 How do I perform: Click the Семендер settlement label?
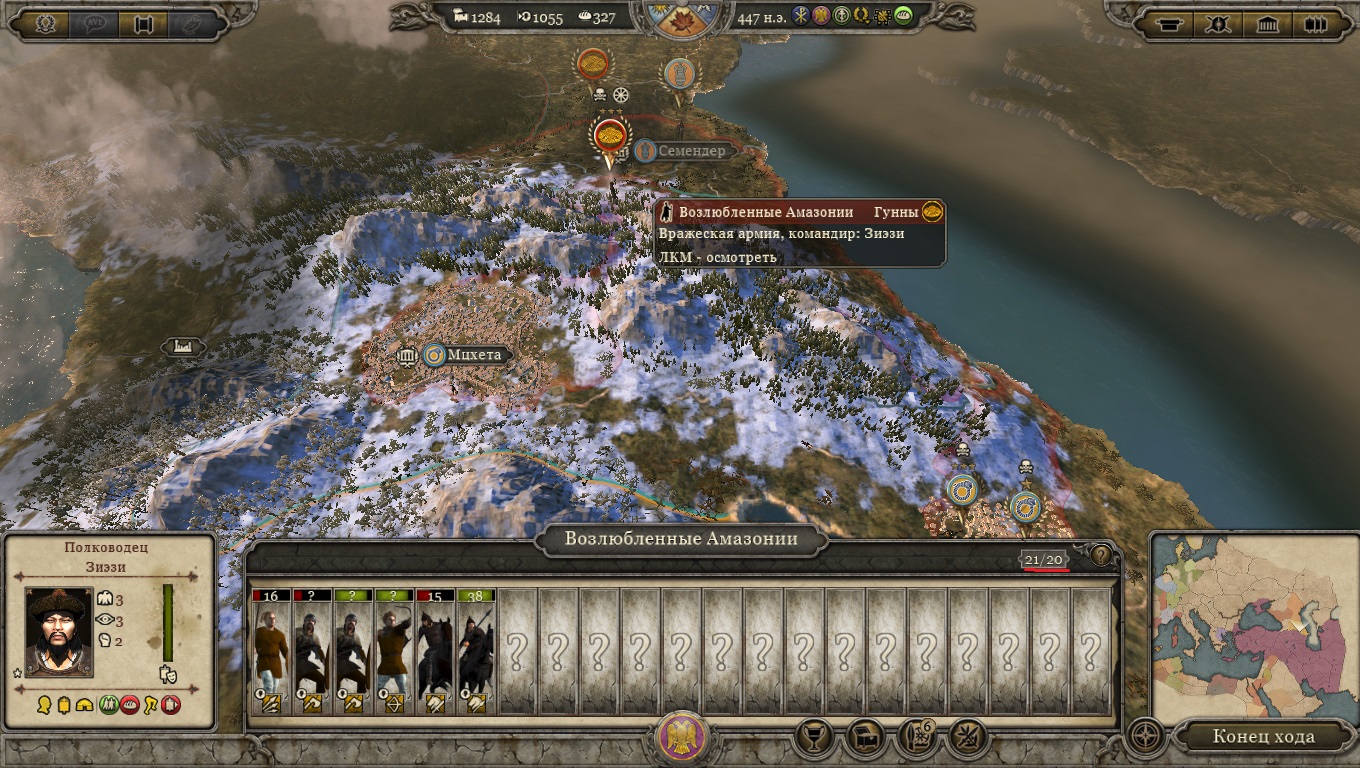point(689,151)
